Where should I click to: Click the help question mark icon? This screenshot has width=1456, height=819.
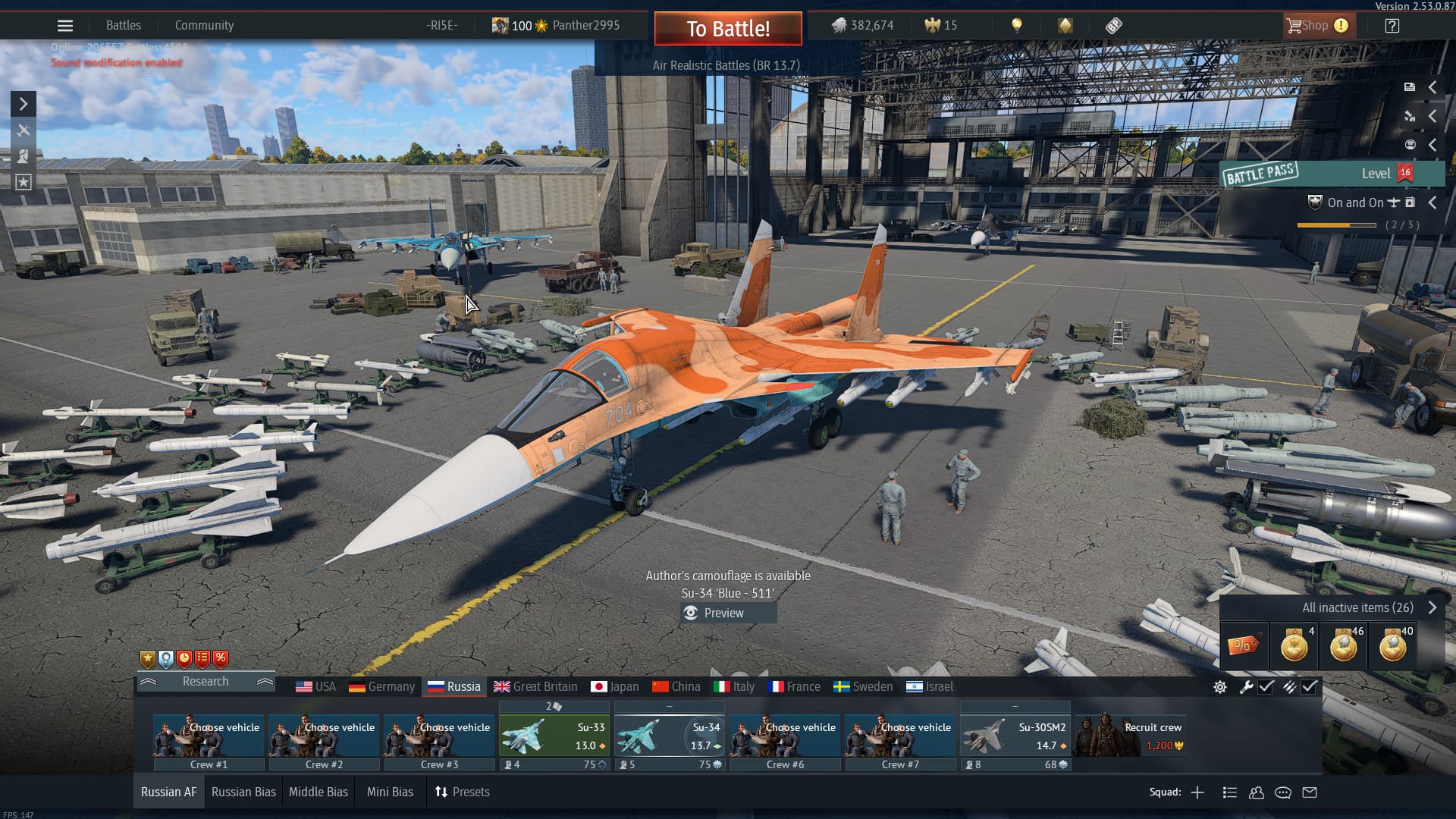click(1392, 26)
